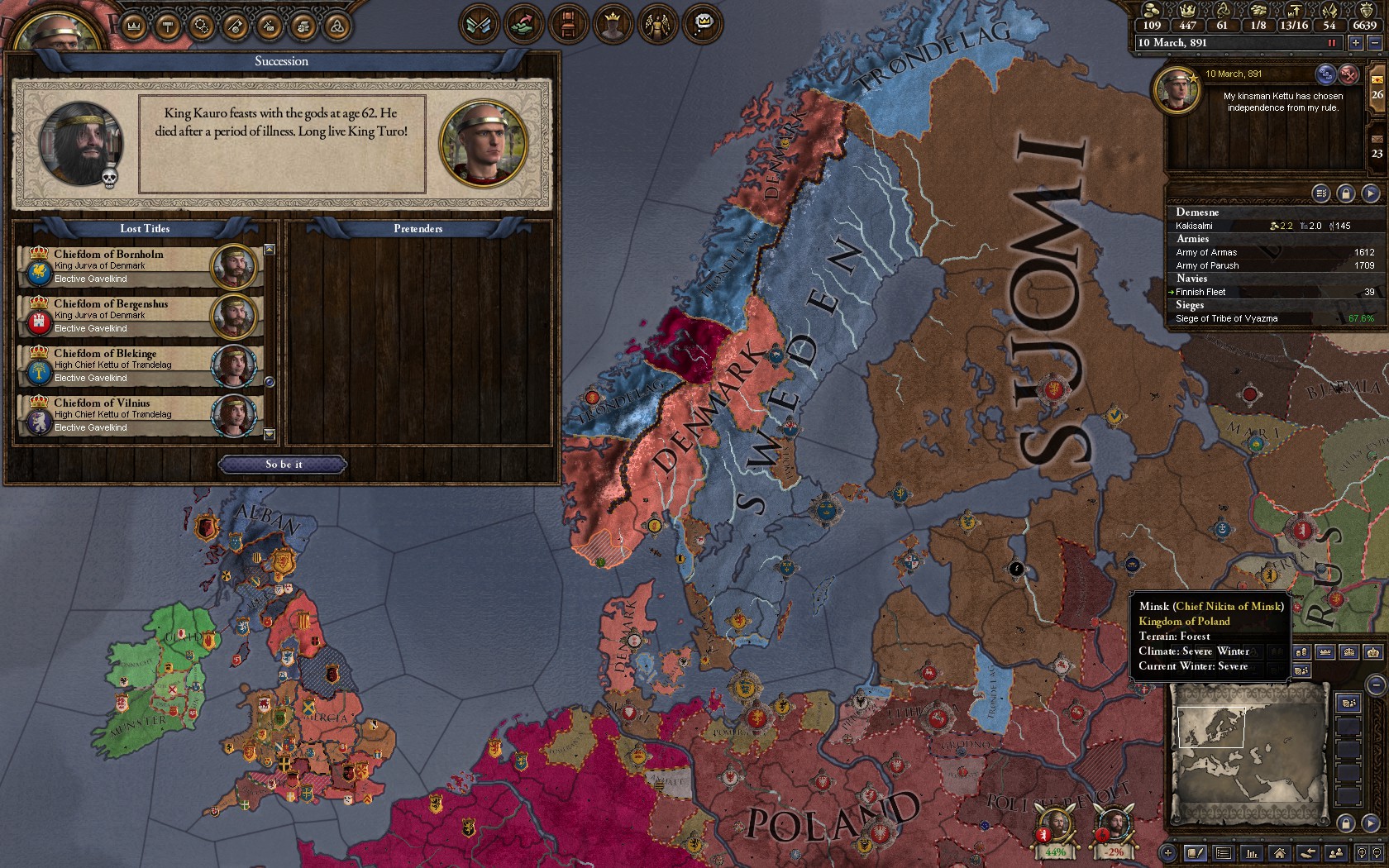Open the ledger bar chart button
Viewport: 1389px width, 868px height.
coord(1252,853)
